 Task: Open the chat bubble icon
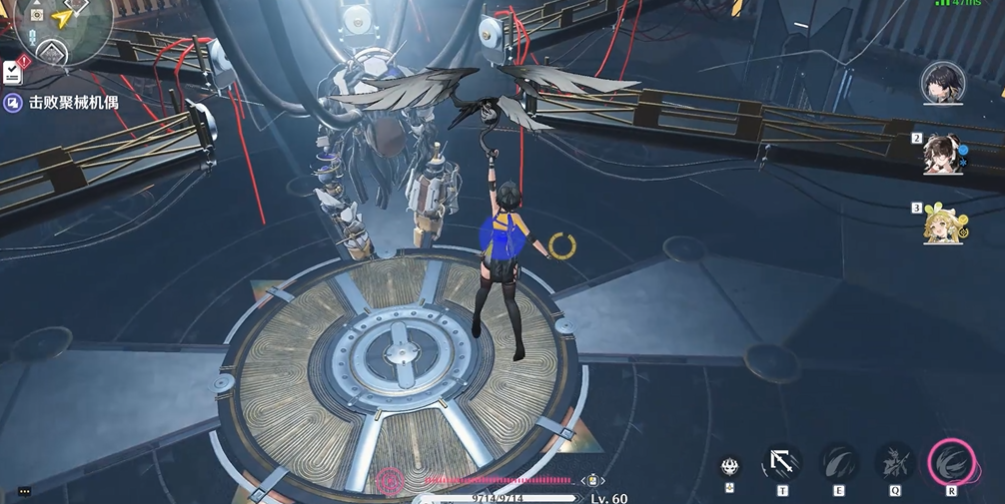[x=24, y=491]
